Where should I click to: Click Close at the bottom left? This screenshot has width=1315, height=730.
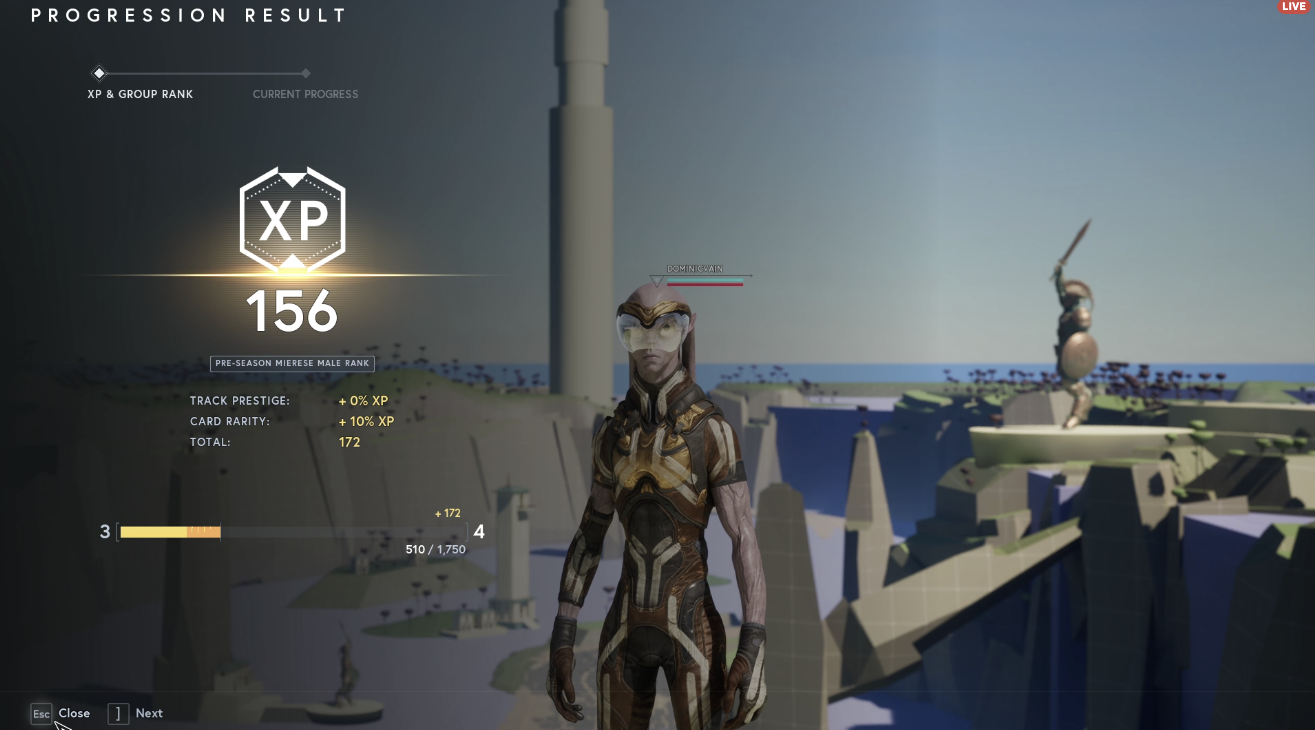74,713
